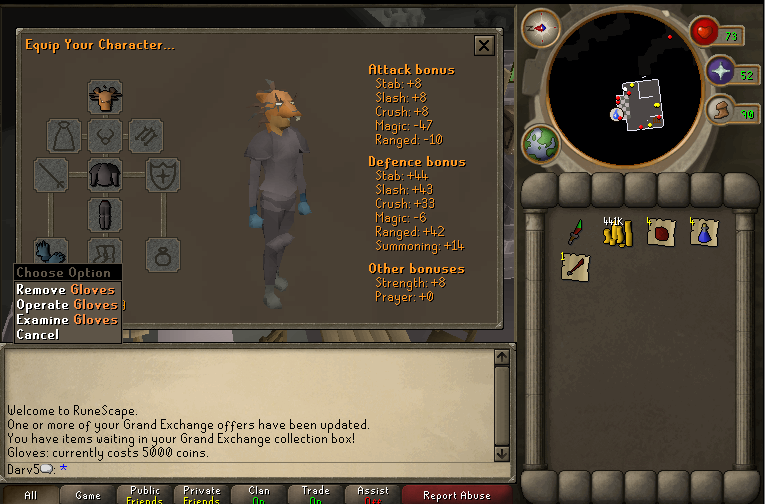The height and width of the screenshot is (504, 765).
Task: Select the gold coins stack in inventory
Action: coord(613,233)
